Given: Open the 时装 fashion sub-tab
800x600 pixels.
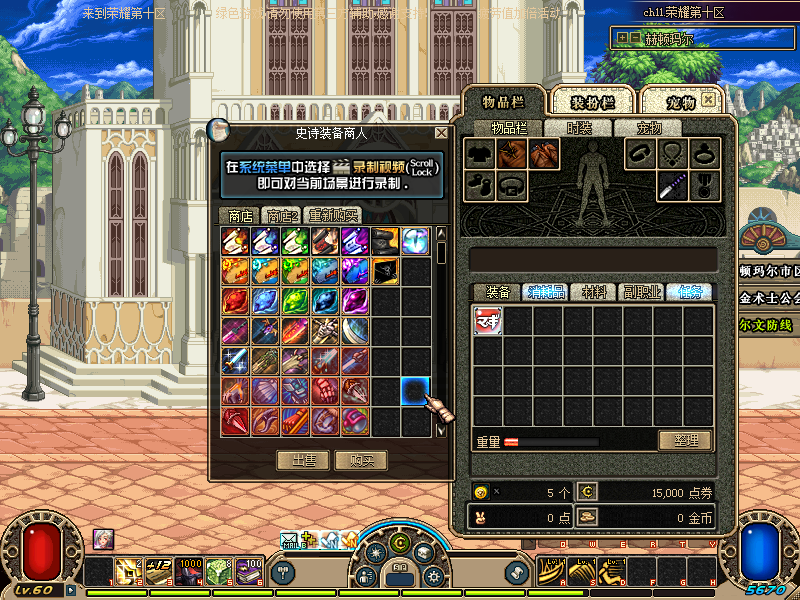Looking at the screenshot, I should [579, 128].
